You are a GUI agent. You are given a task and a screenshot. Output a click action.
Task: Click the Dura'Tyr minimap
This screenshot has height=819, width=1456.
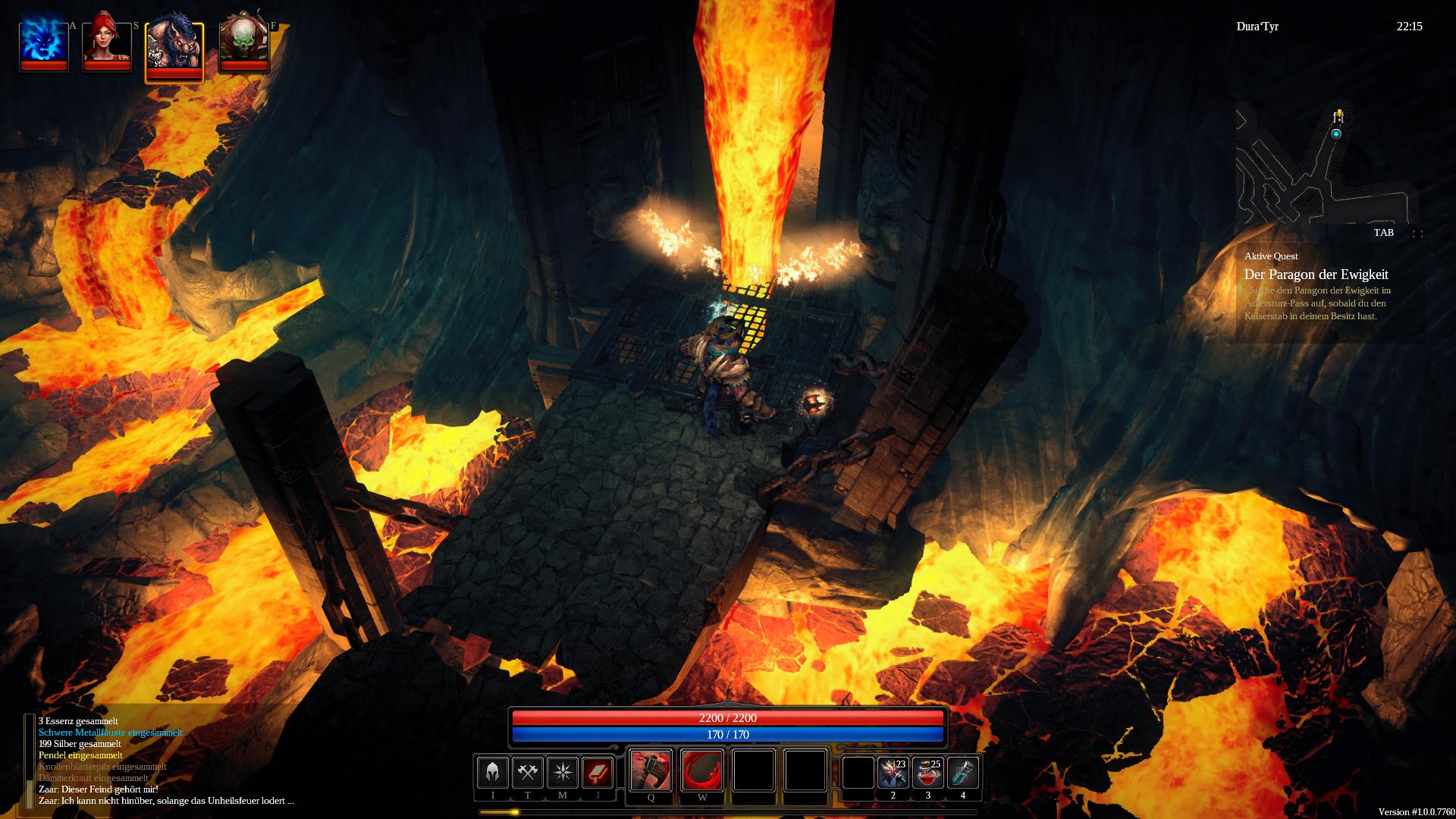click(x=1327, y=163)
